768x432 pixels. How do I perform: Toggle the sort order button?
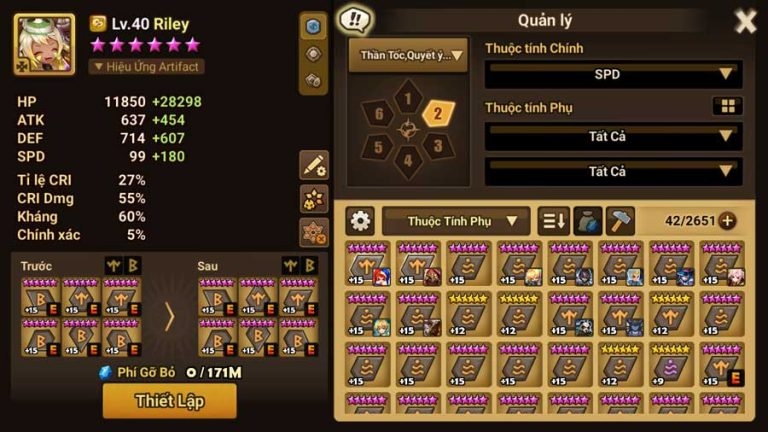[x=553, y=221]
